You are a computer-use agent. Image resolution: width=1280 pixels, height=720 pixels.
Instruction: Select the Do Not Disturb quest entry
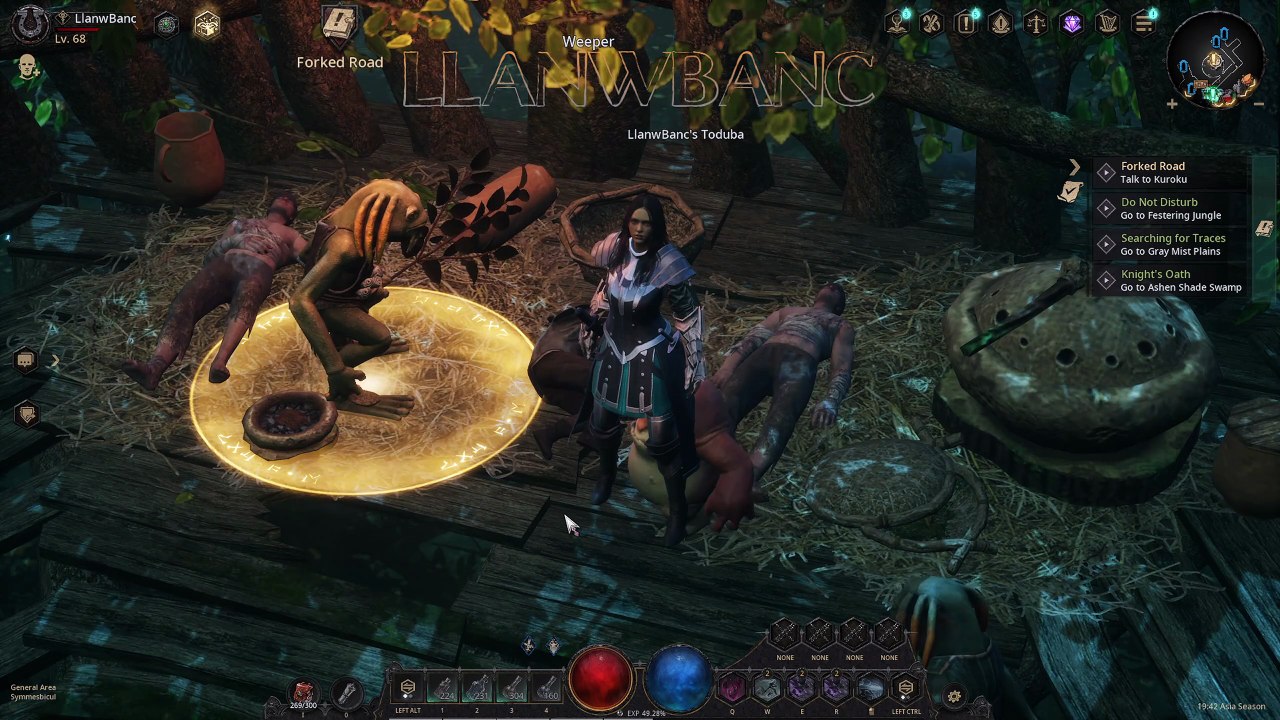[1158, 208]
